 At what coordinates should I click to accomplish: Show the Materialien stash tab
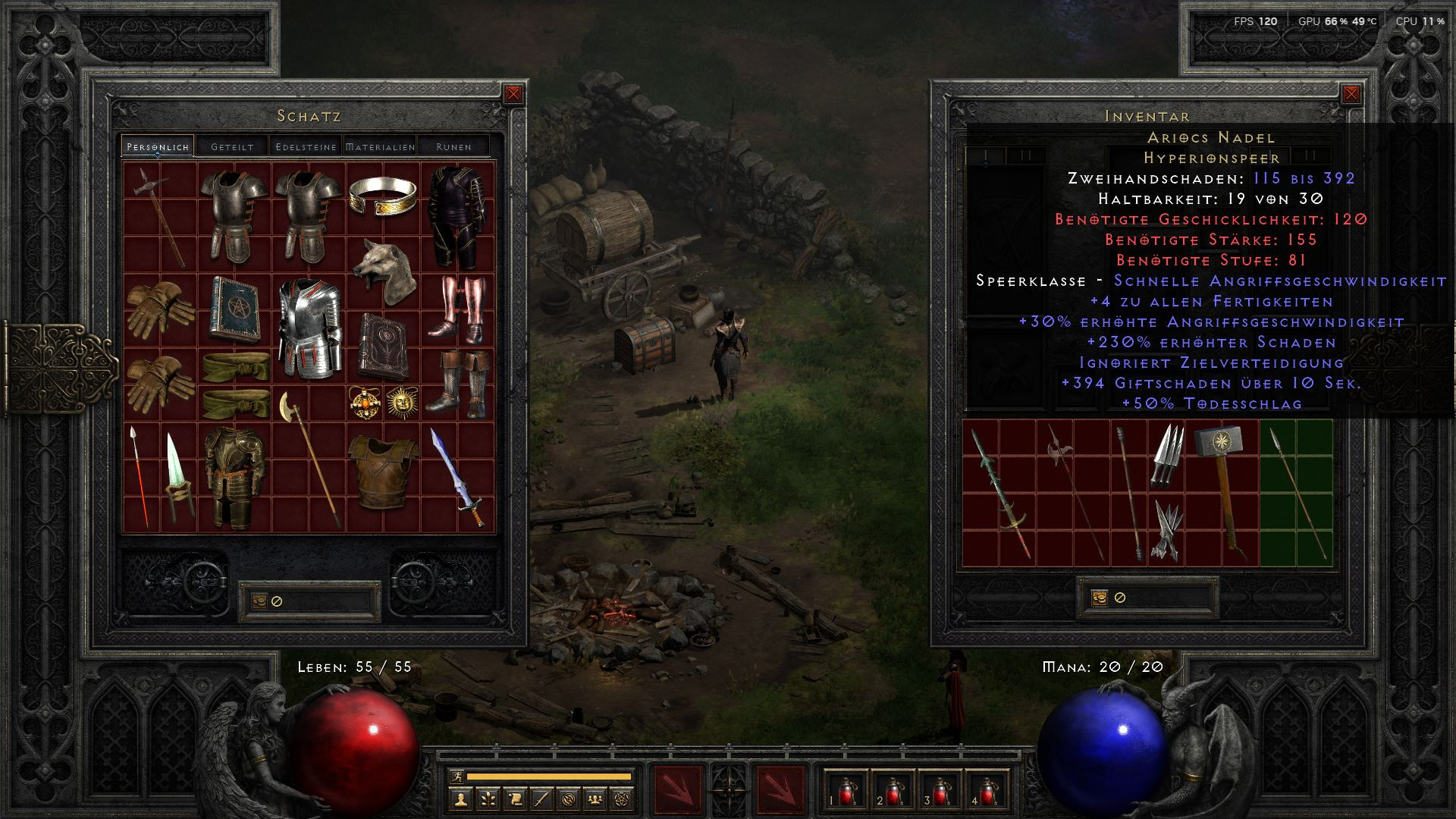coord(380,146)
